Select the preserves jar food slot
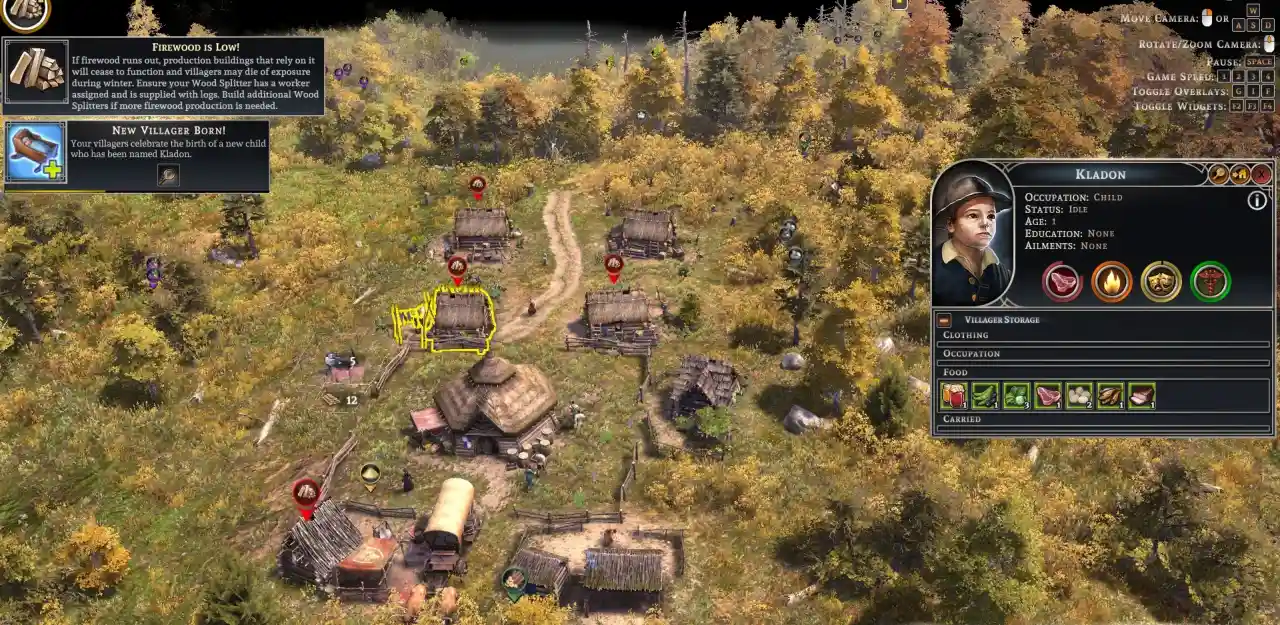This screenshot has height=625, width=1280. tap(955, 396)
